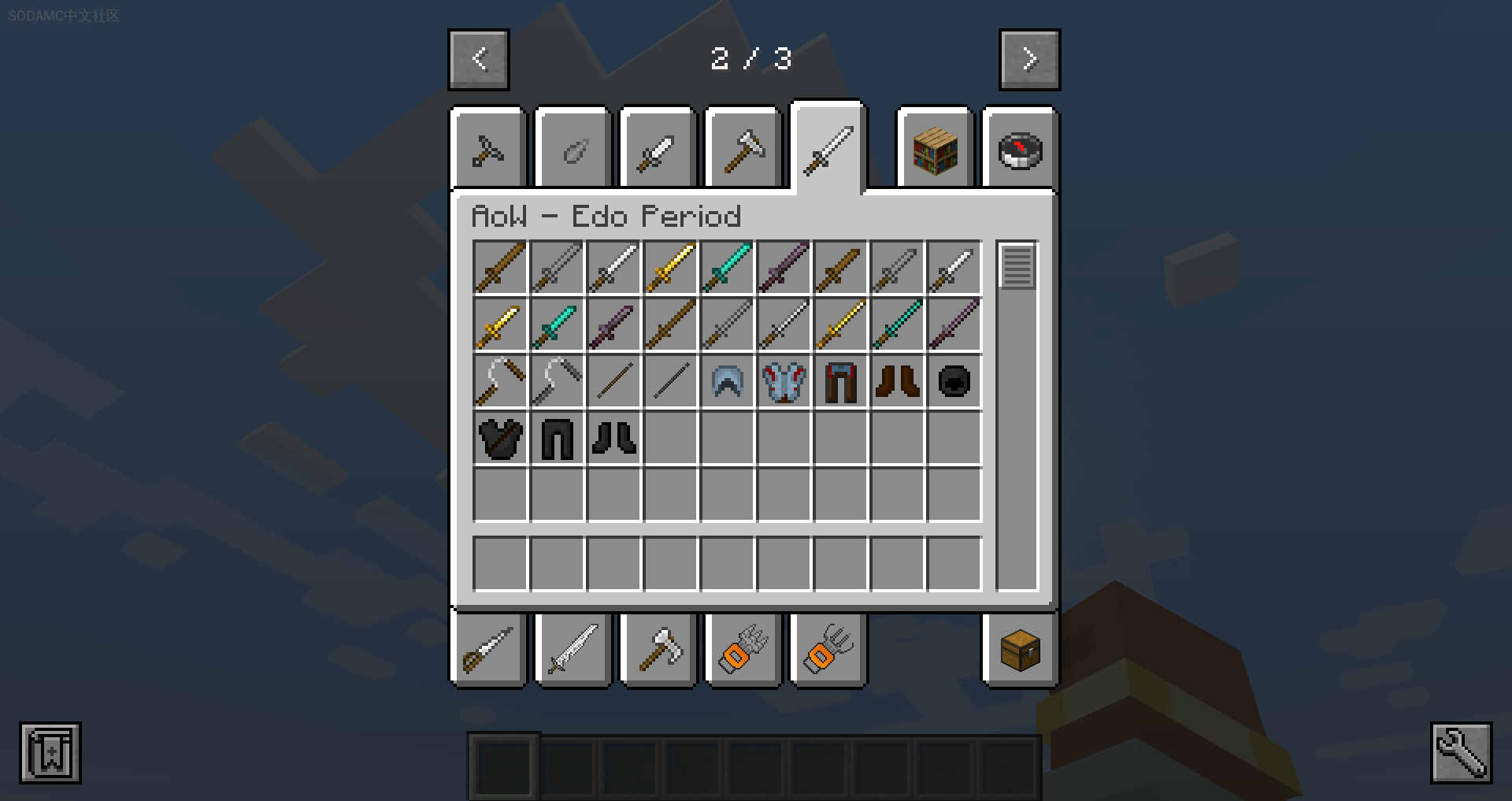
Task: Open the bookshelf creative tab
Action: (x=935, y=150)
